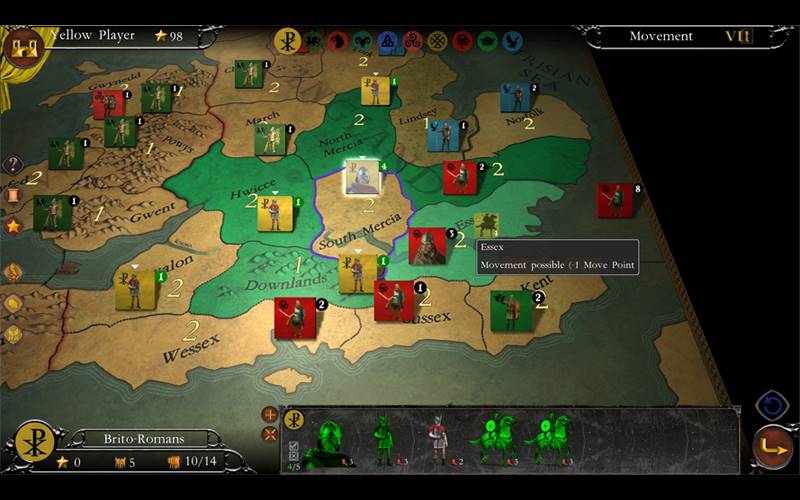Click the plus button beside the army panel

point(269,414)
